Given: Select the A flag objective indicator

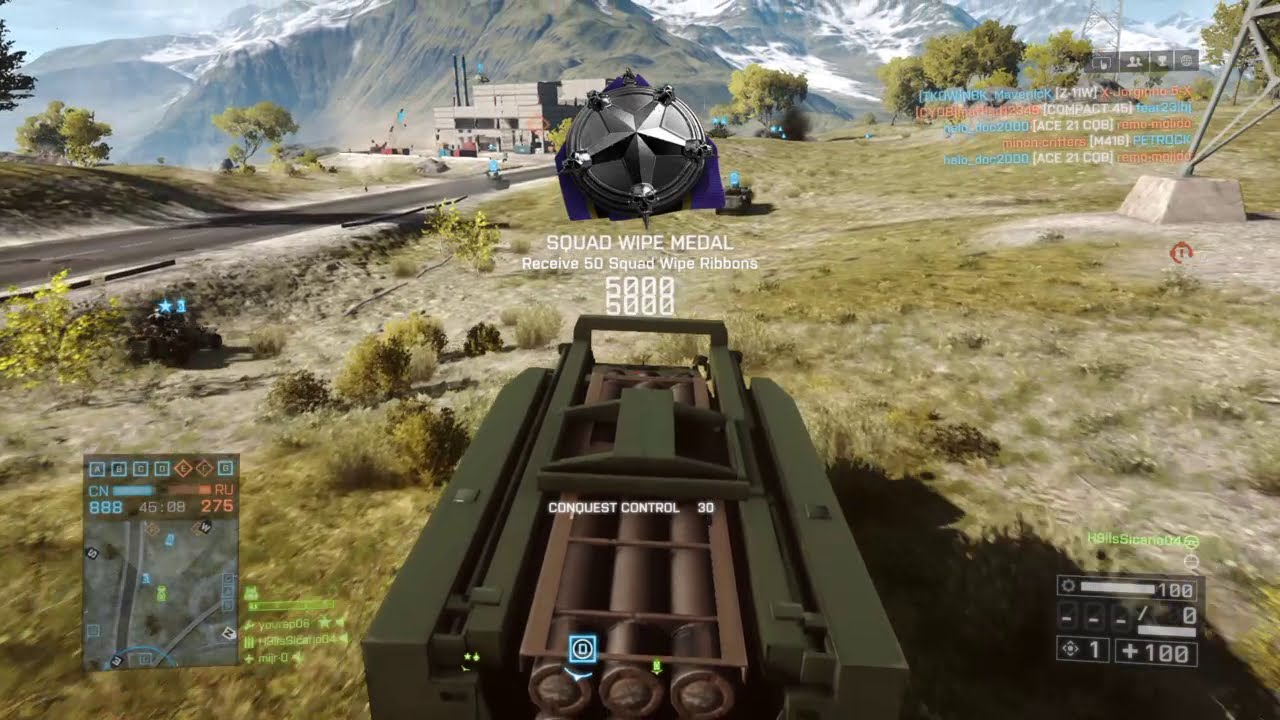Looking at the screenshot, I should pos(97,468).
